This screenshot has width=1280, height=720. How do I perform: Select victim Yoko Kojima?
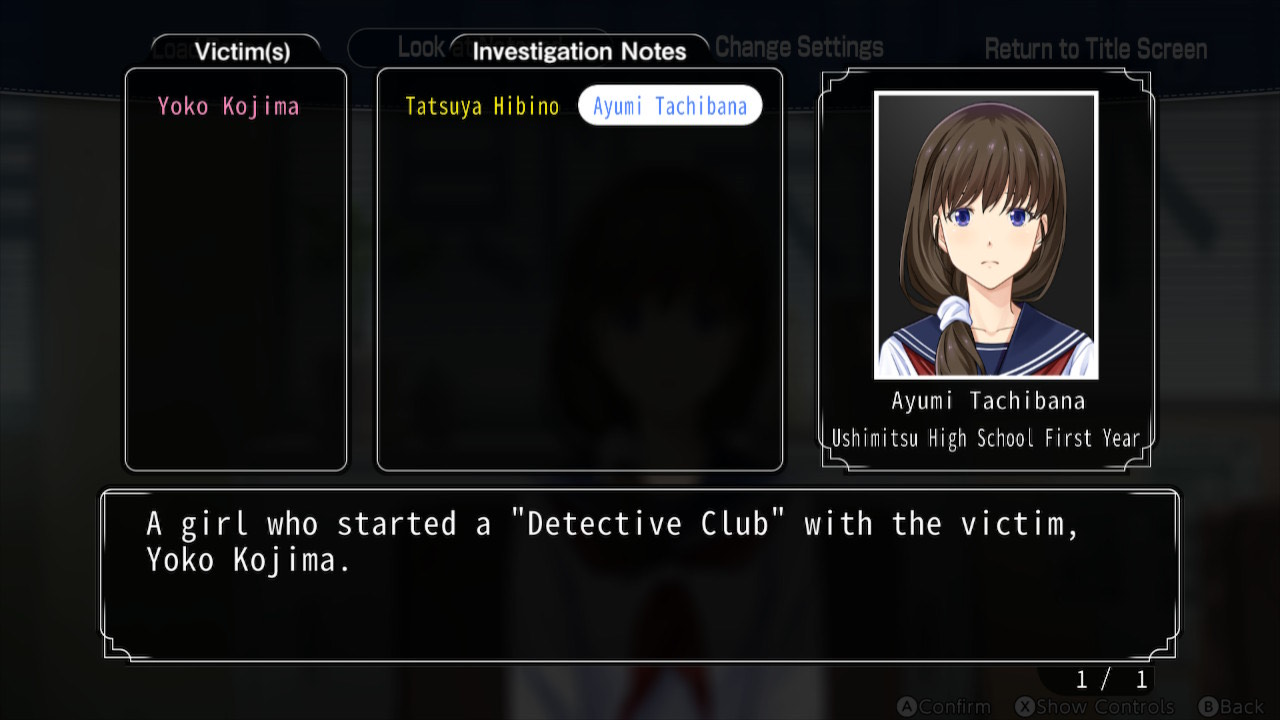228,107
